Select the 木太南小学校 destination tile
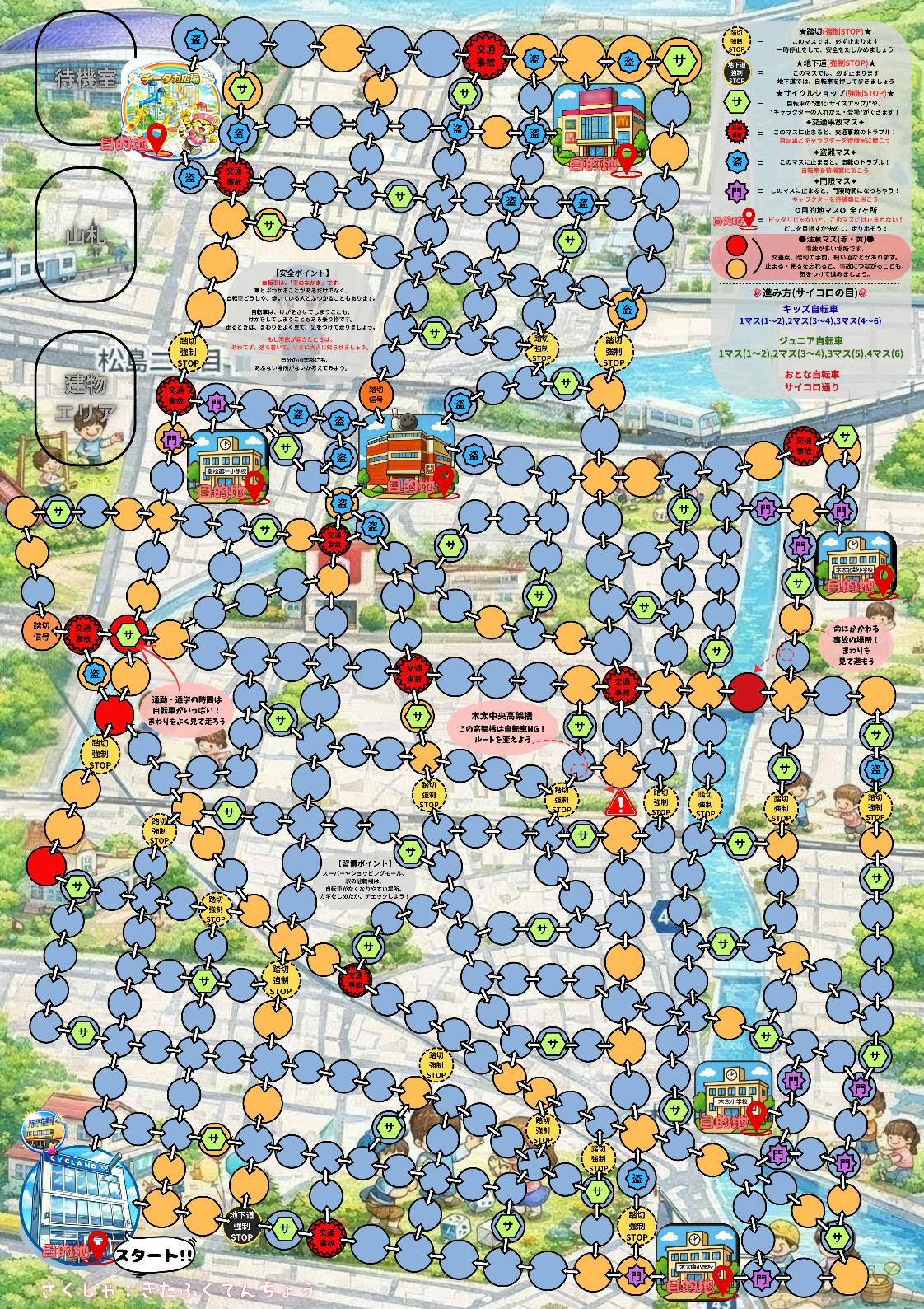This screenshot has height=1309, width=924. click(696, 1260)
